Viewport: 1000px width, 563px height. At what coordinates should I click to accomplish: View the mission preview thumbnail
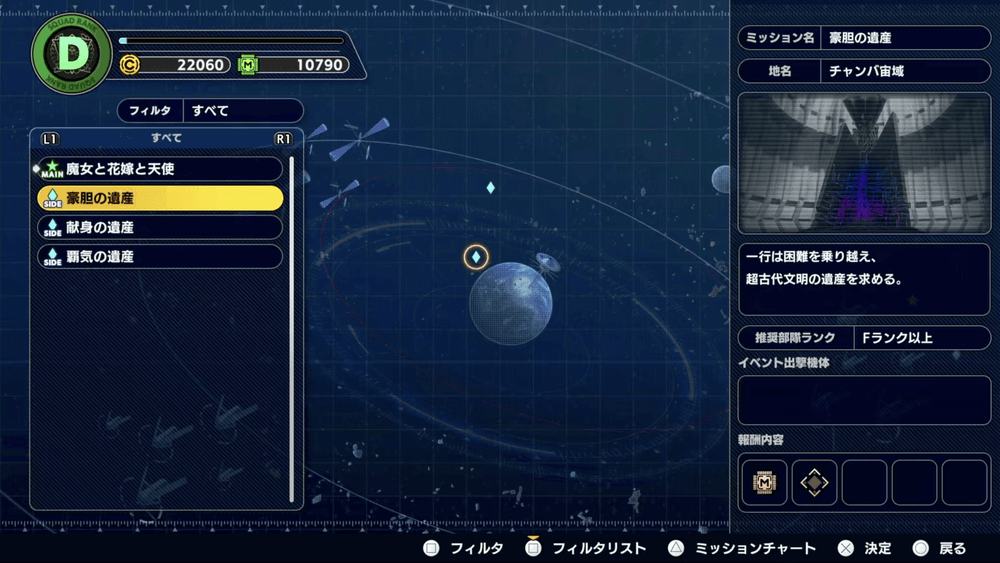[863, 164]
